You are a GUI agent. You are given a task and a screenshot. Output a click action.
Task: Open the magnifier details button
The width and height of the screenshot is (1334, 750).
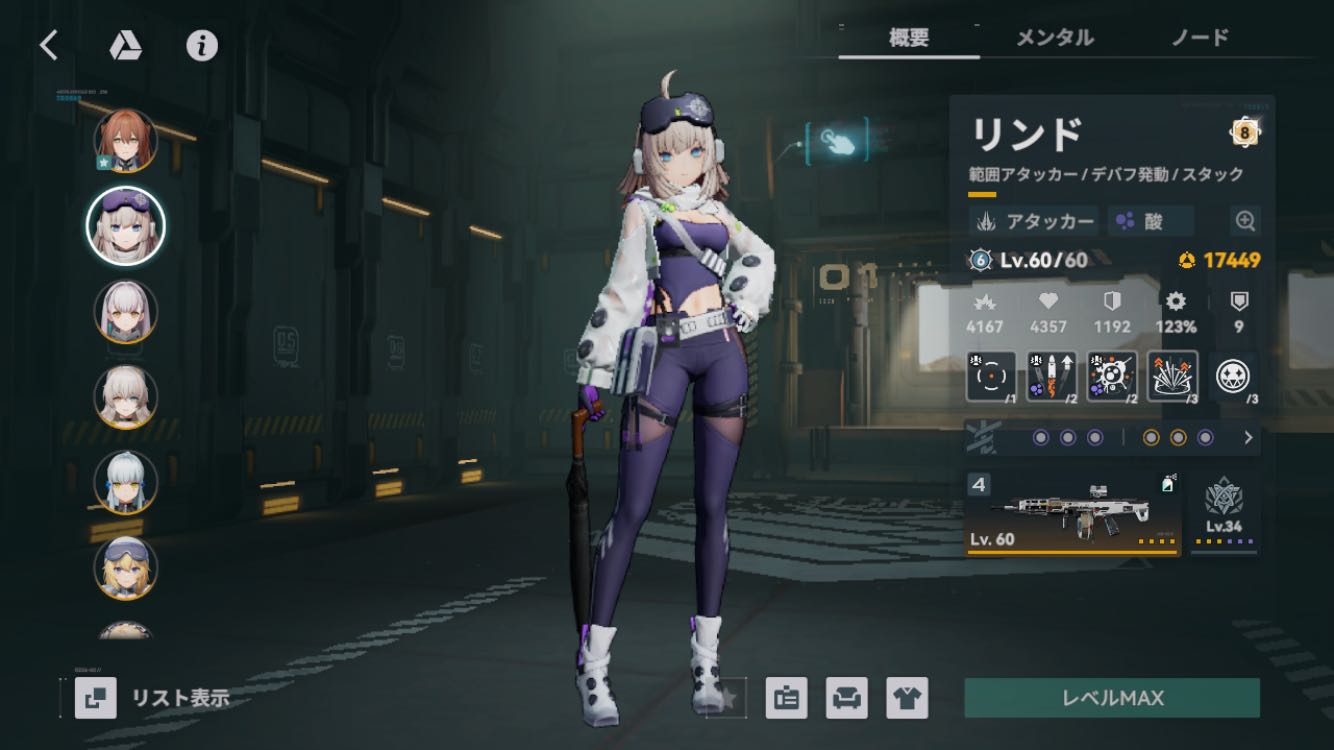point(1246,221)
